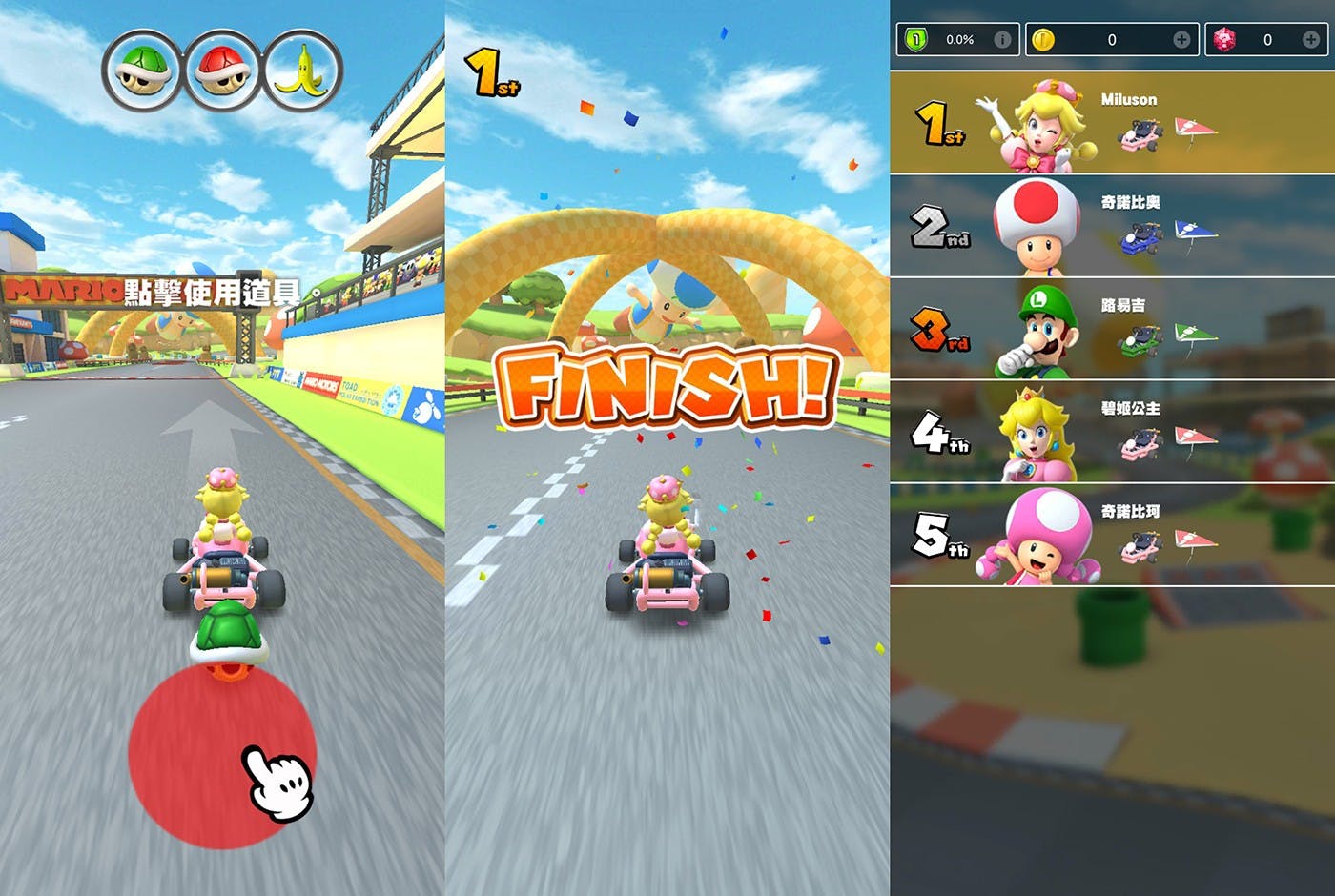1335x896 pixels.
Task: Tap the red tutorial circle to use item
Action: click(221, 753)
